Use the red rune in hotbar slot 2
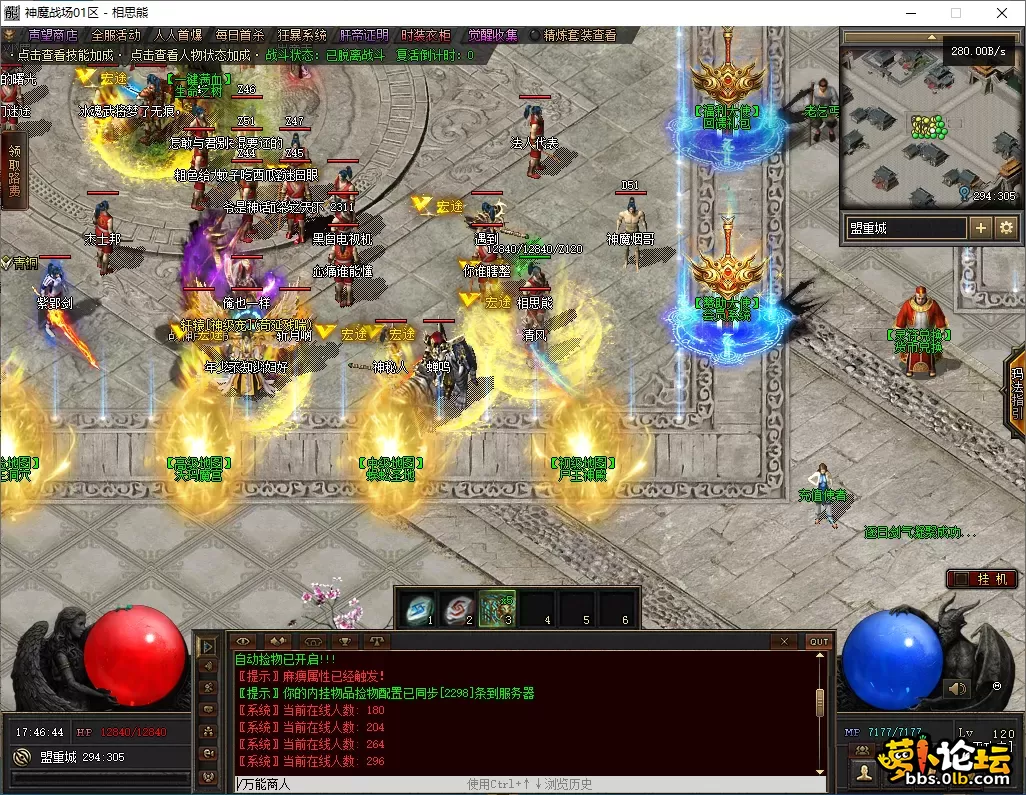Screen dimensions: 1026x795 (458, 606)
